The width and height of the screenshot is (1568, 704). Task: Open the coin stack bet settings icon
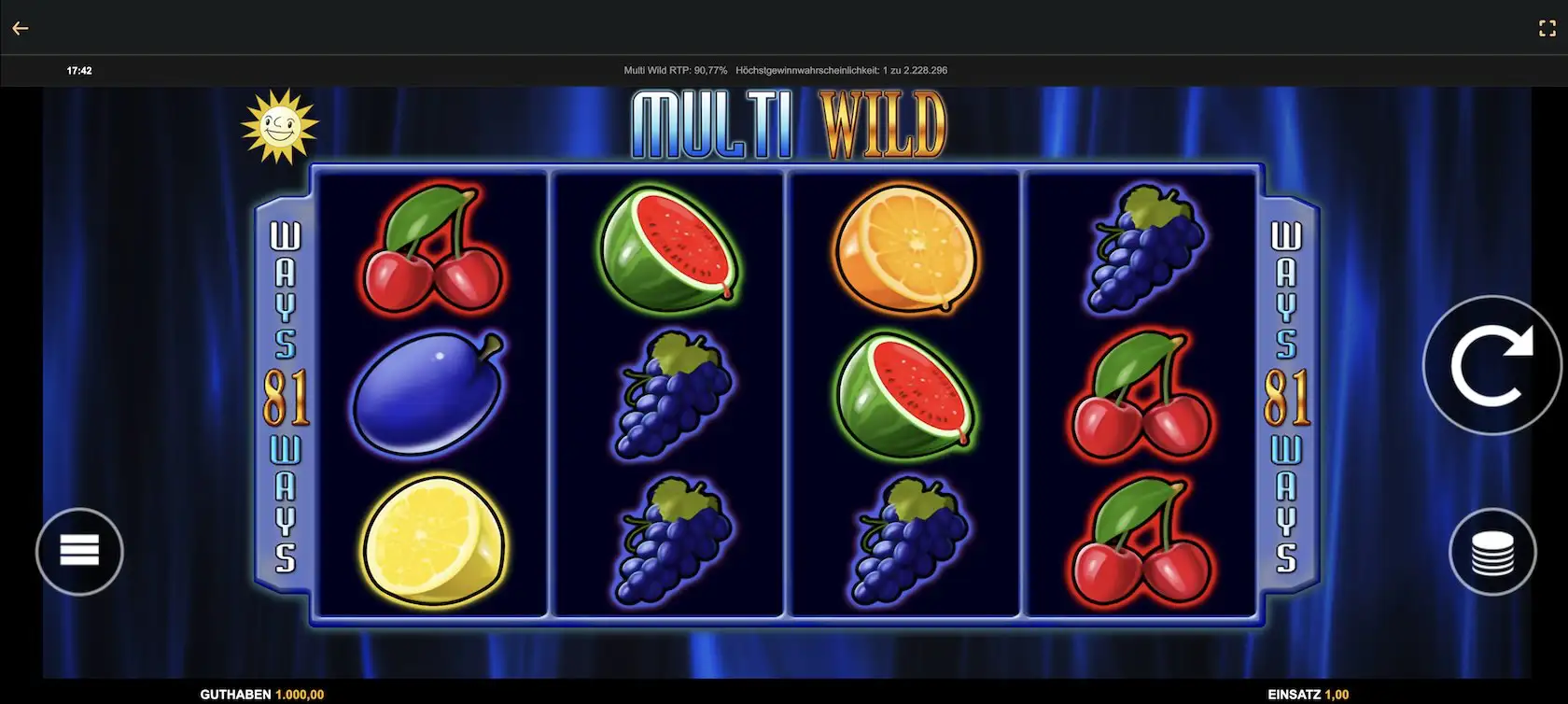pyautogui.click(x=1491, y=551)
